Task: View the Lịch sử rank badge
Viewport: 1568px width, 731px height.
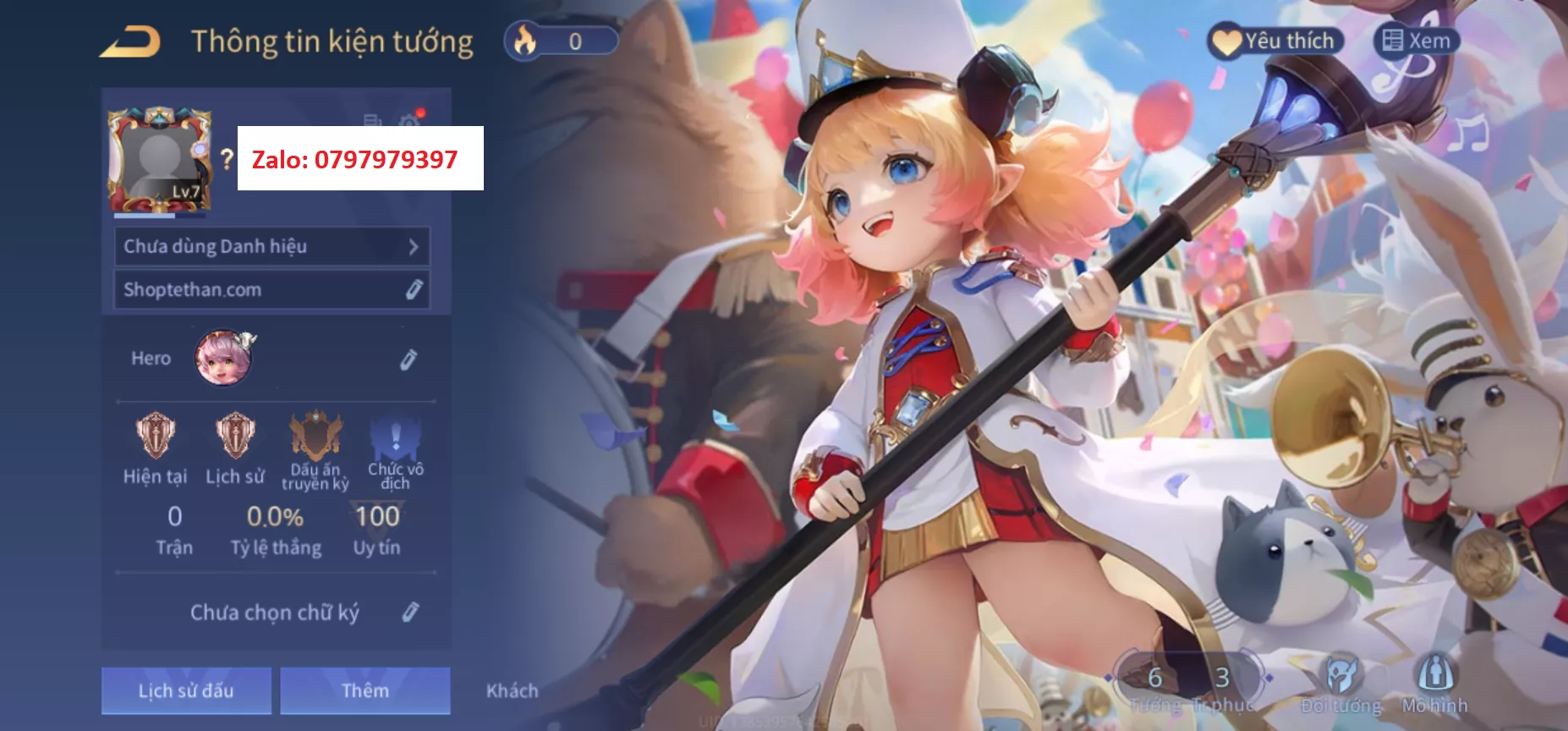Action: [235, 436]
